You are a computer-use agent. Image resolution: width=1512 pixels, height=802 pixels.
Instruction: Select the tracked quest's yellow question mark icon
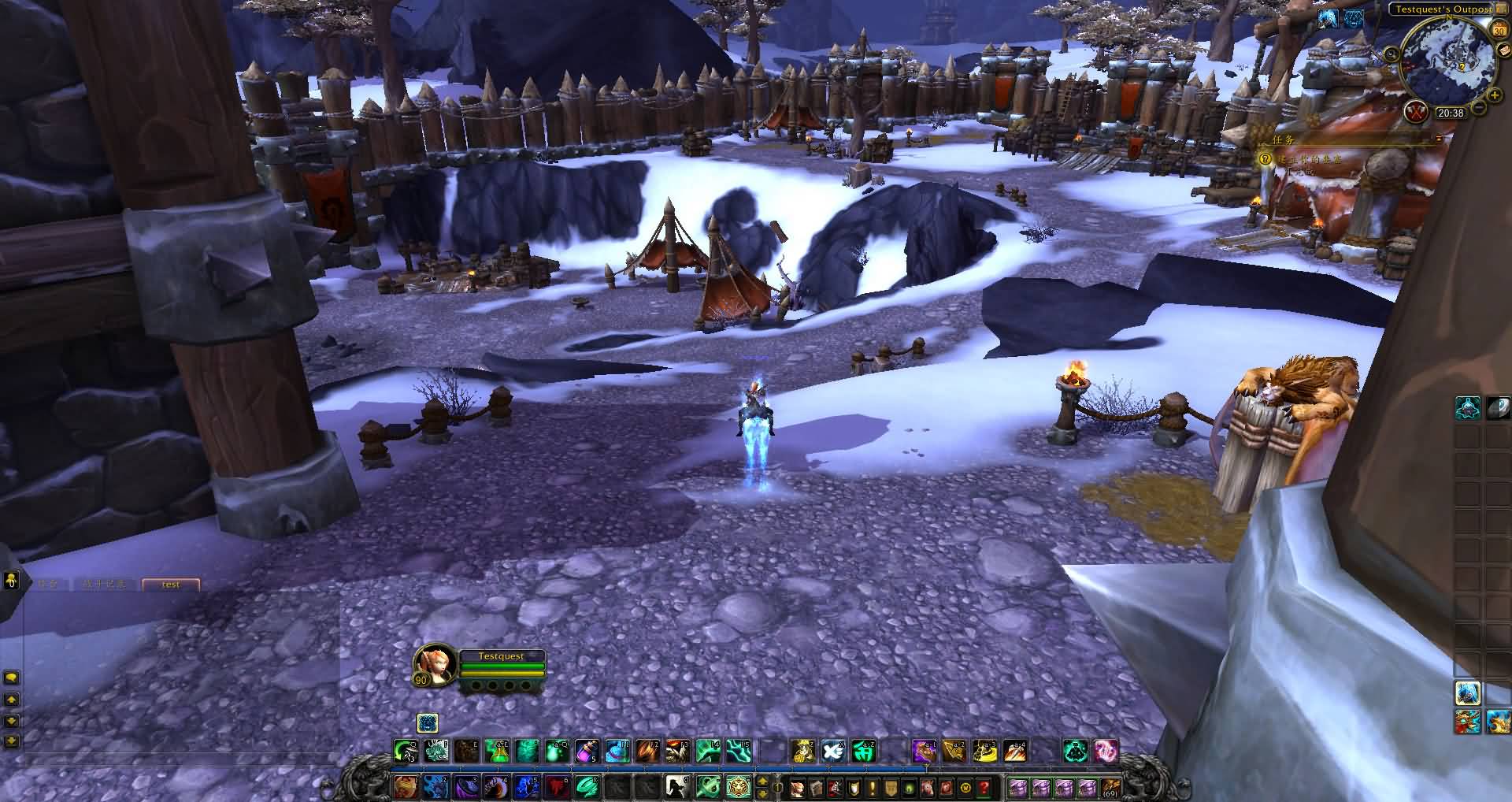point(1266,158)
